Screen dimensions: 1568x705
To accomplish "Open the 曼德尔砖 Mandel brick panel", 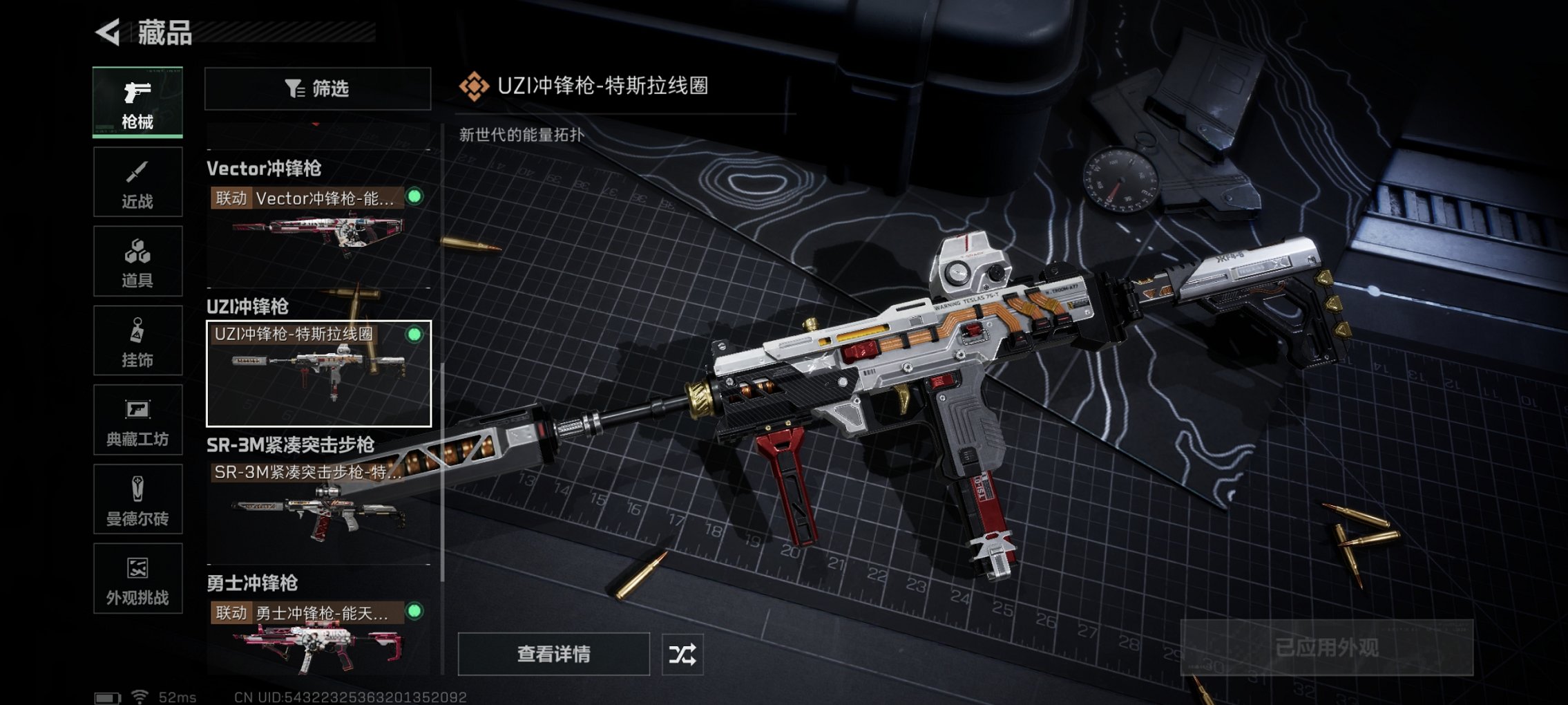I will (x=137, y=499).
